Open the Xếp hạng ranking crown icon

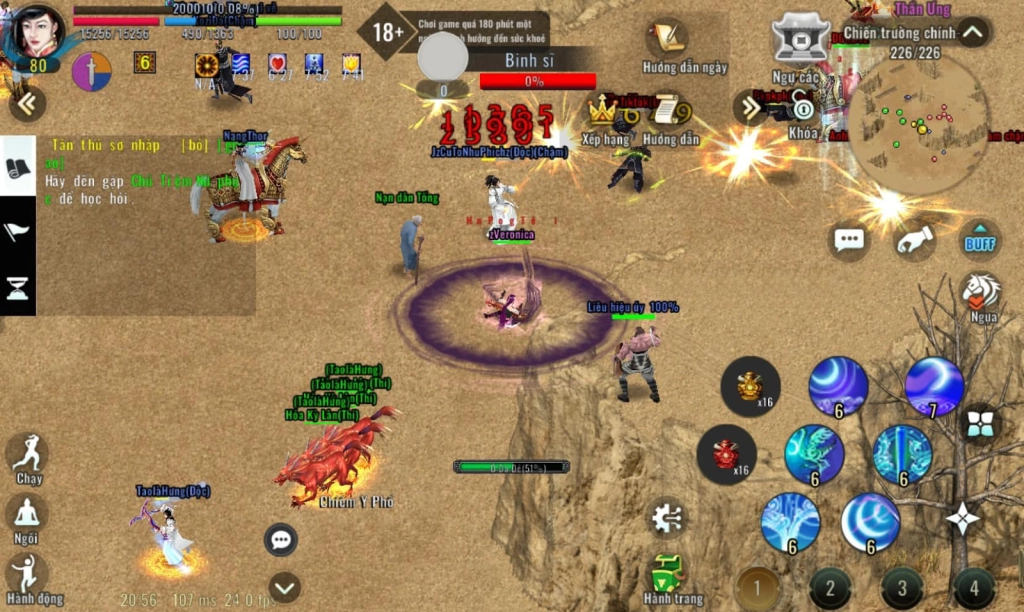click(x=603, y=112)
